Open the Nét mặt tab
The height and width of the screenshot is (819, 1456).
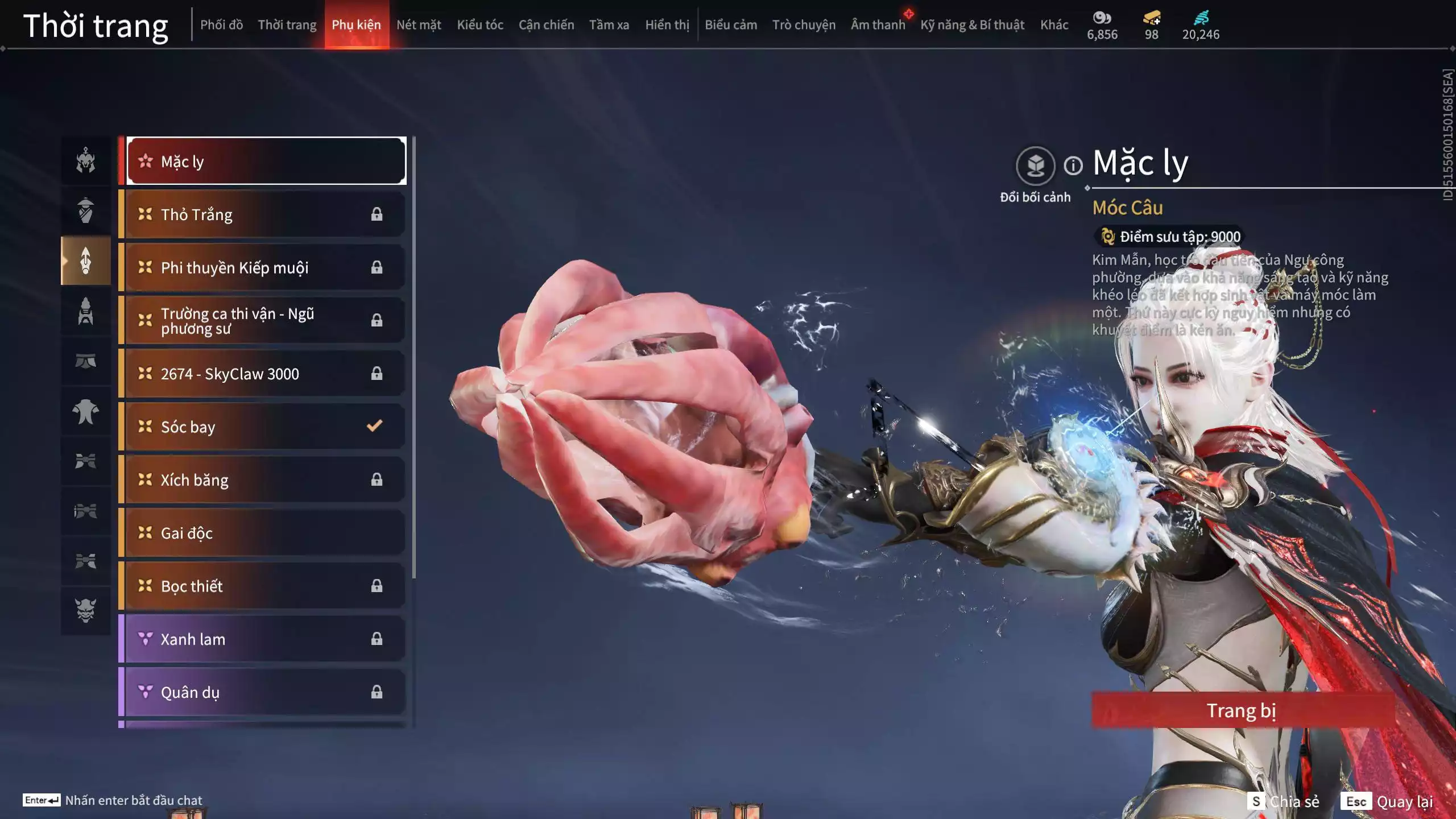419,25
